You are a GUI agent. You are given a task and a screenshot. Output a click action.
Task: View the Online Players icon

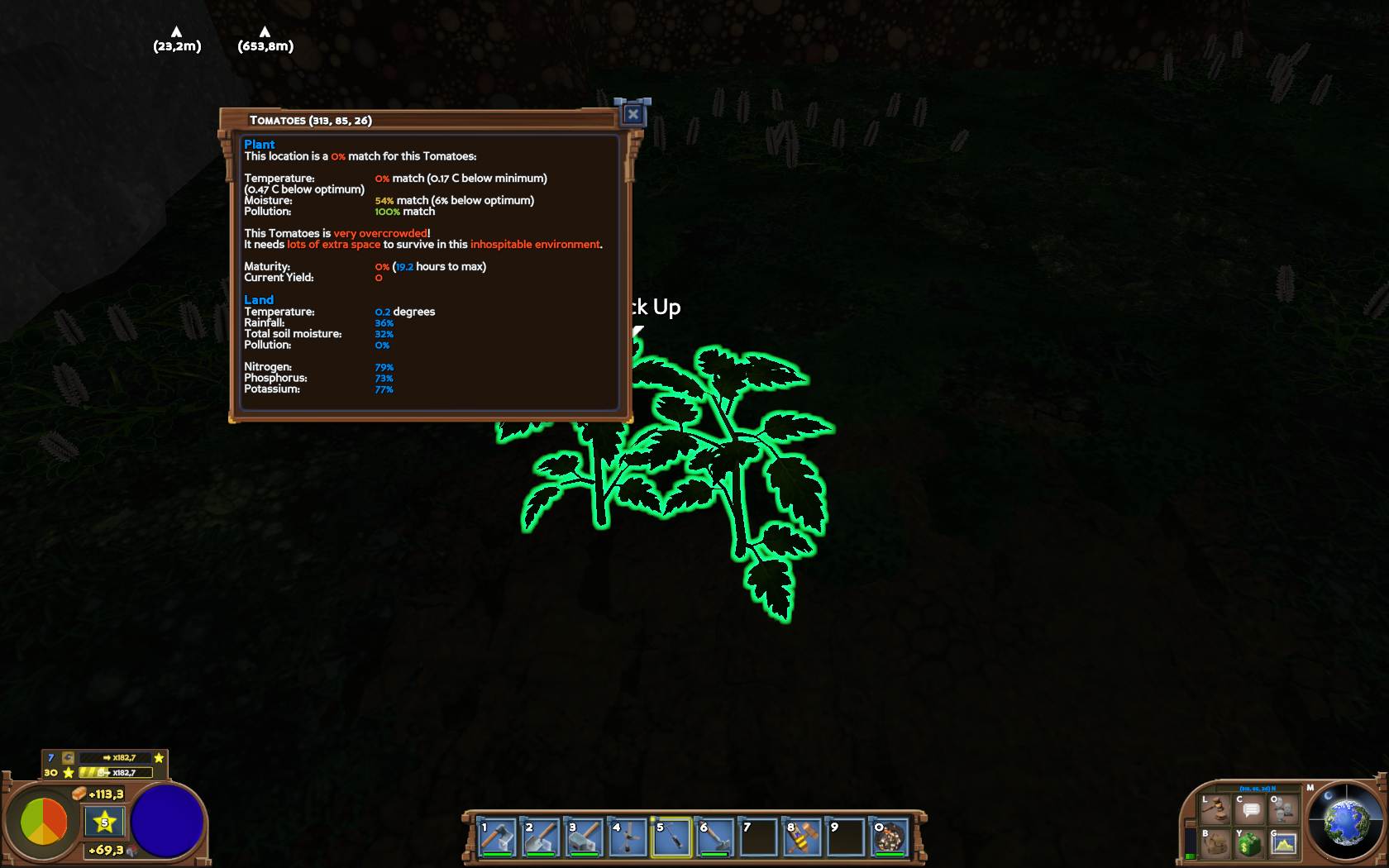[x=1283, y=810]
